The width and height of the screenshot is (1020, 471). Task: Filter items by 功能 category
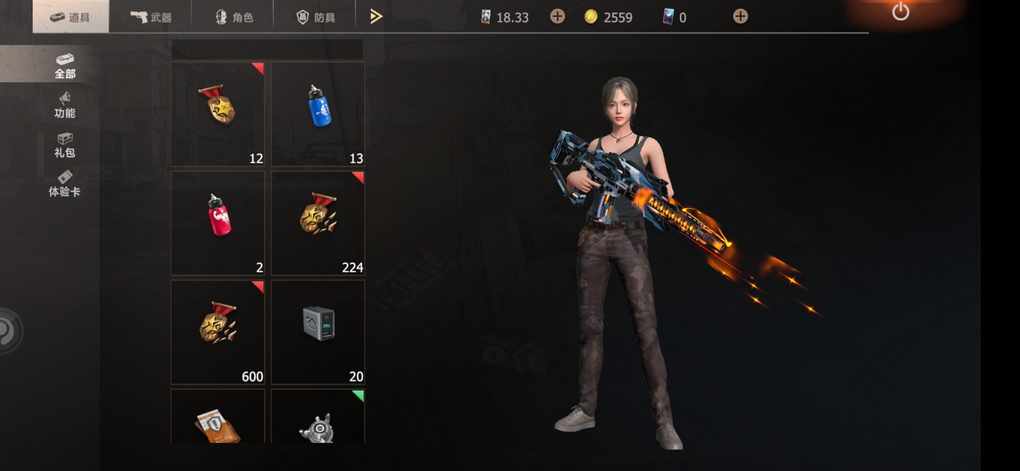pos(65,105)
